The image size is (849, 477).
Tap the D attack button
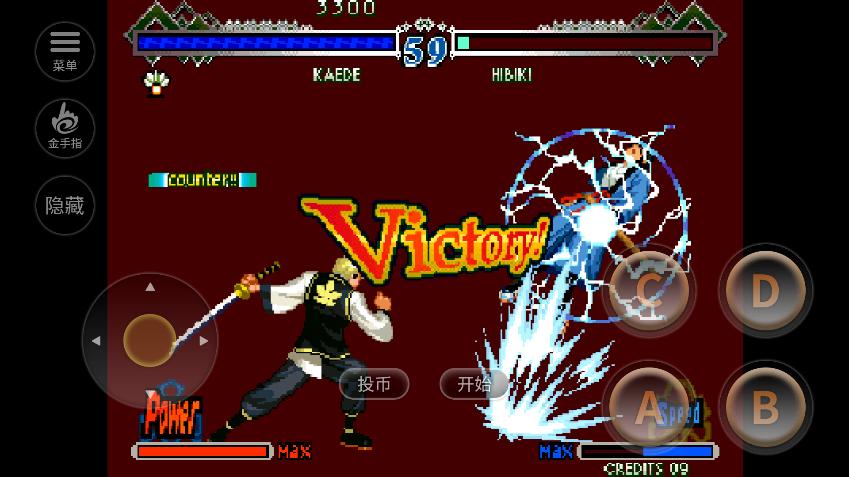click(x=765, y=292)
